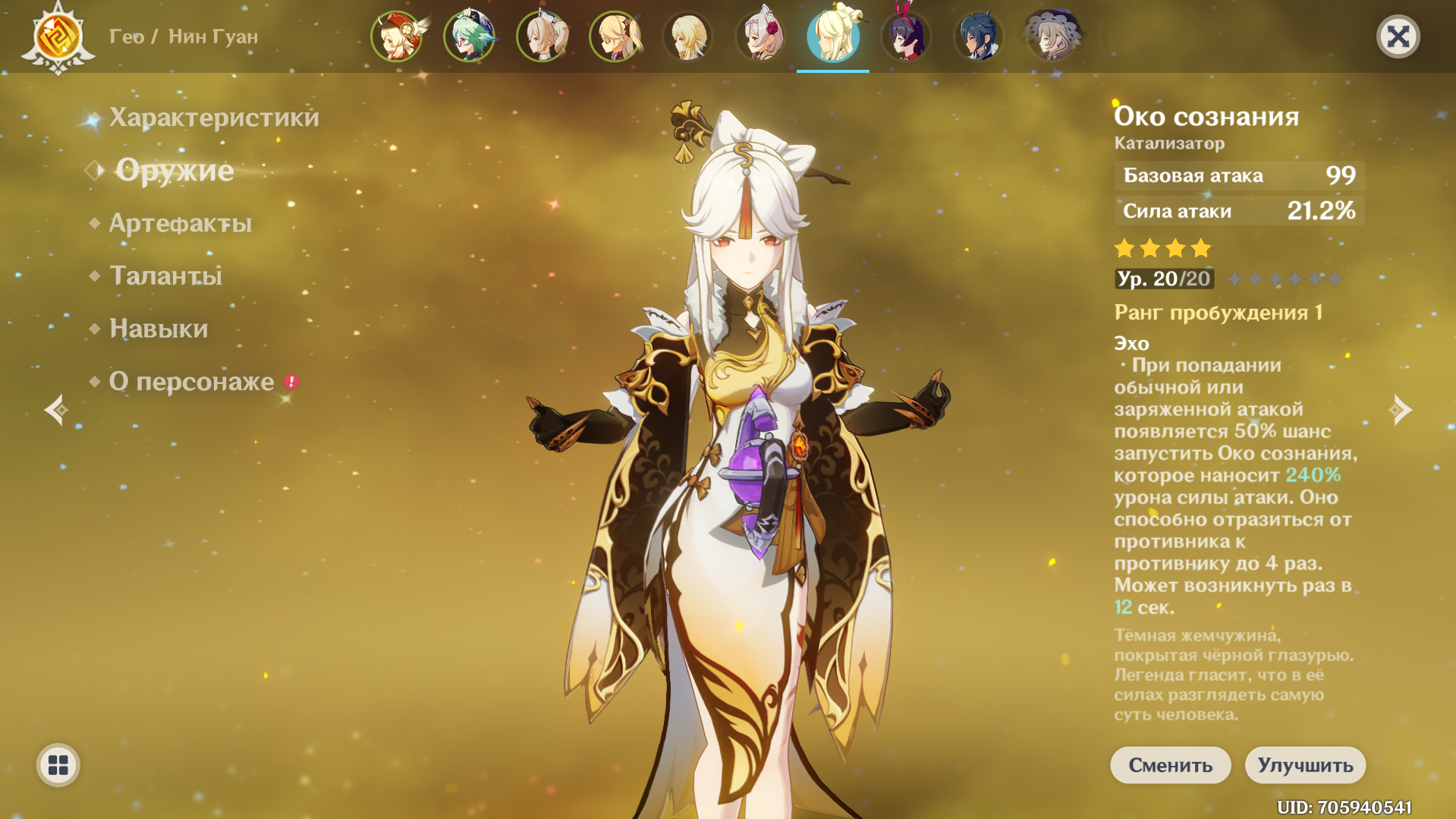Select Kaeya's blue-haired portrait
Viewport: 1456px width, 819px height.
point(979,36)
